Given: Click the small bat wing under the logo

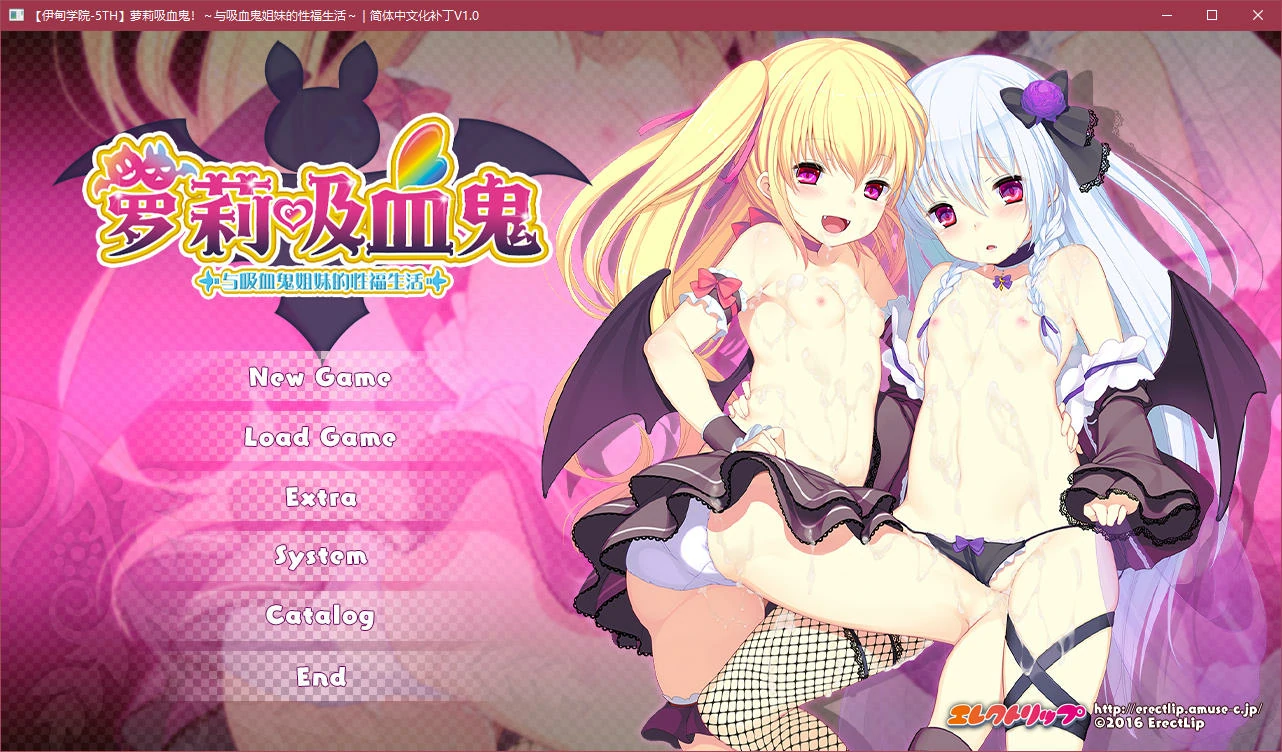Looking at the screenshot, I should click(x=320, y=320).
